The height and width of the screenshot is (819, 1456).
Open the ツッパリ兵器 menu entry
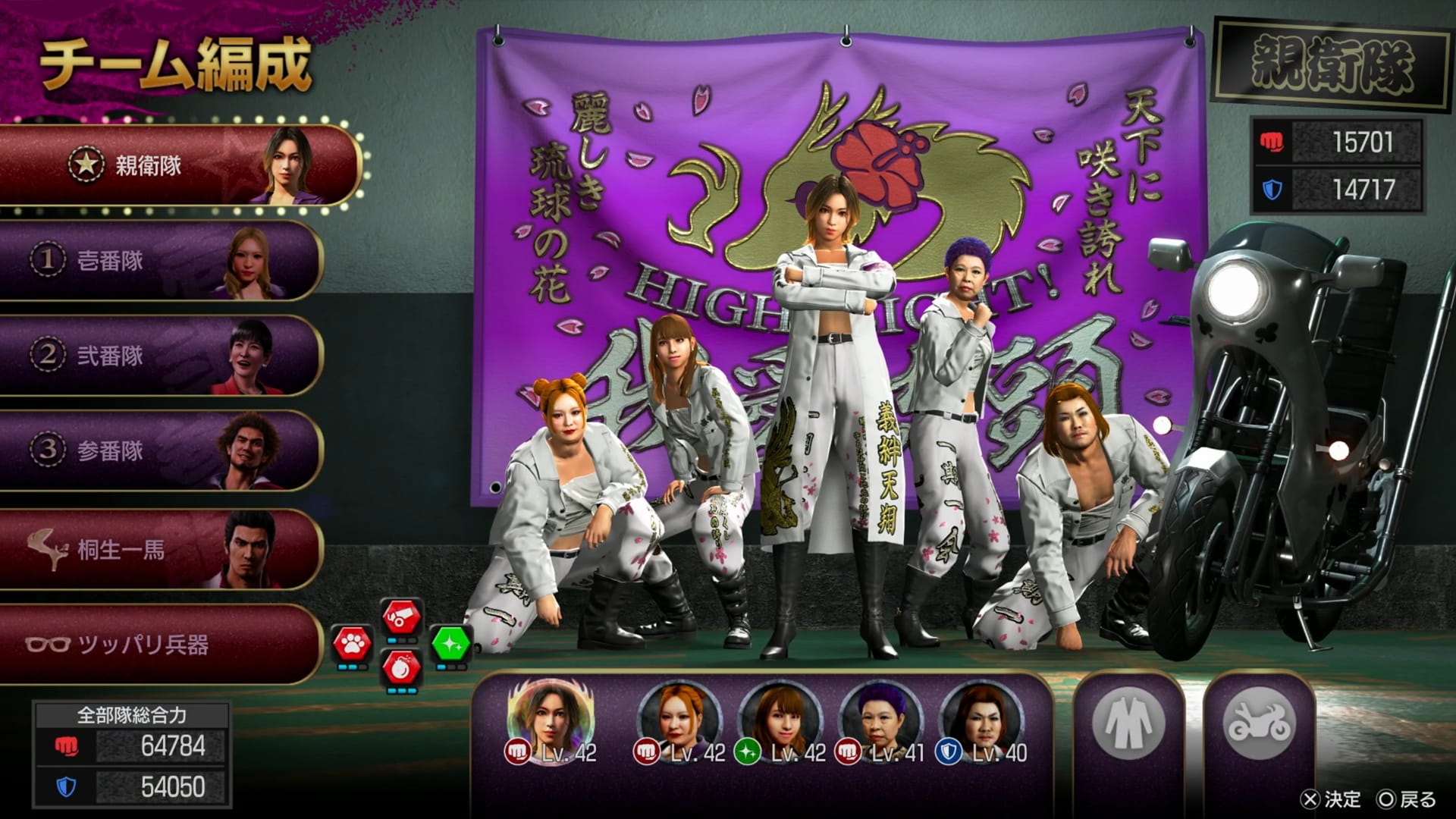point(159,645)
